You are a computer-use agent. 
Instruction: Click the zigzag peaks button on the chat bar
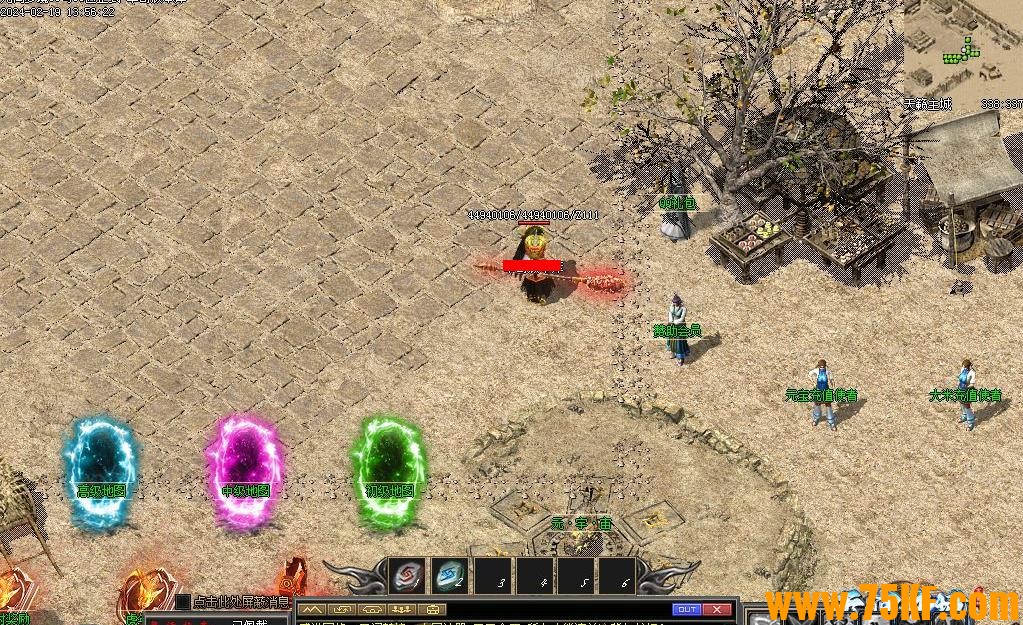coord(313,609)
